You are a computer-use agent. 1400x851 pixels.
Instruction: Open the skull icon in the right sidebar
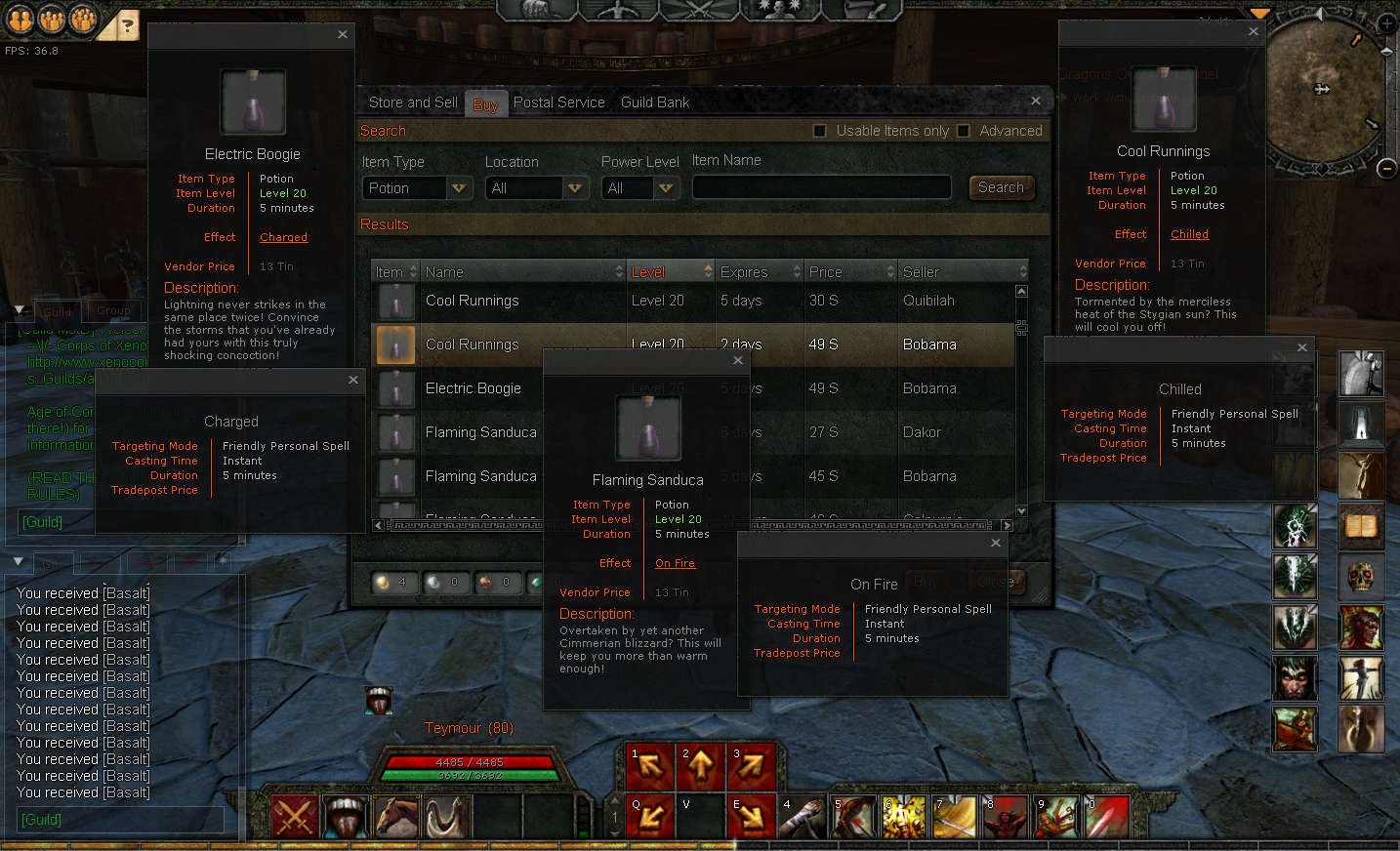(x=1360, y=576)
